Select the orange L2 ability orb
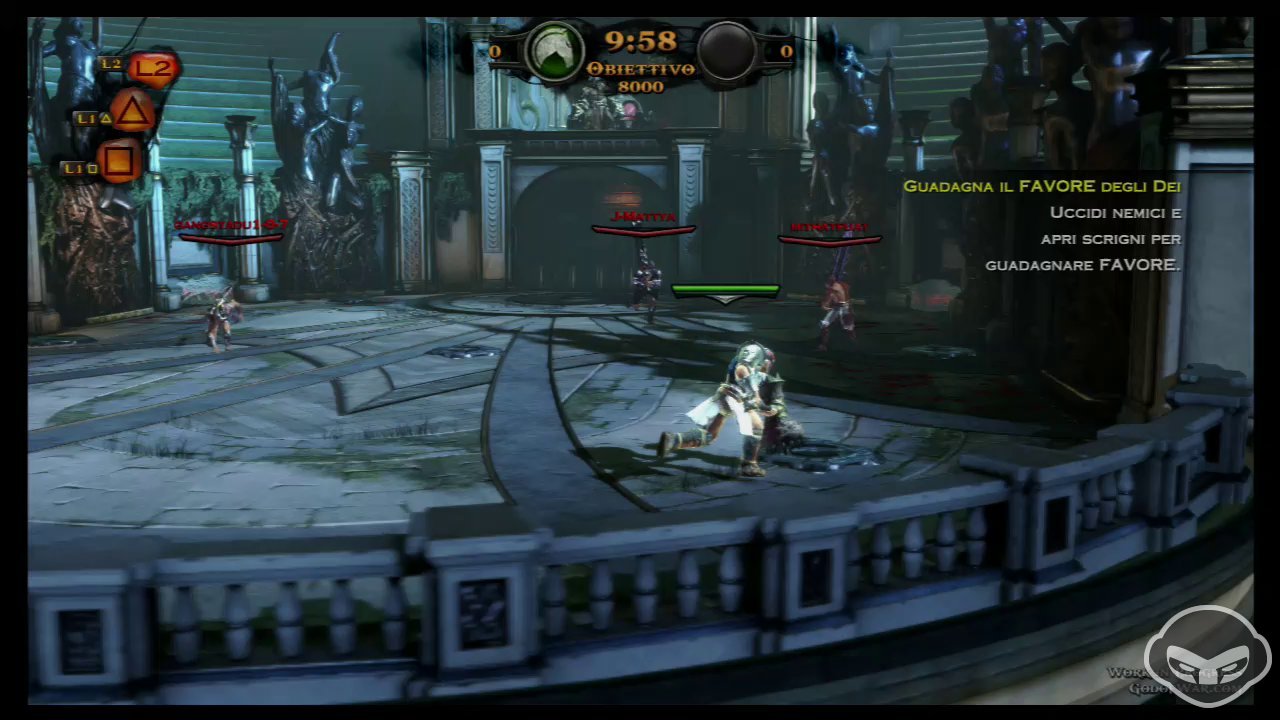The width and height of the screenshot is (1280, 720). coord(152,68)
